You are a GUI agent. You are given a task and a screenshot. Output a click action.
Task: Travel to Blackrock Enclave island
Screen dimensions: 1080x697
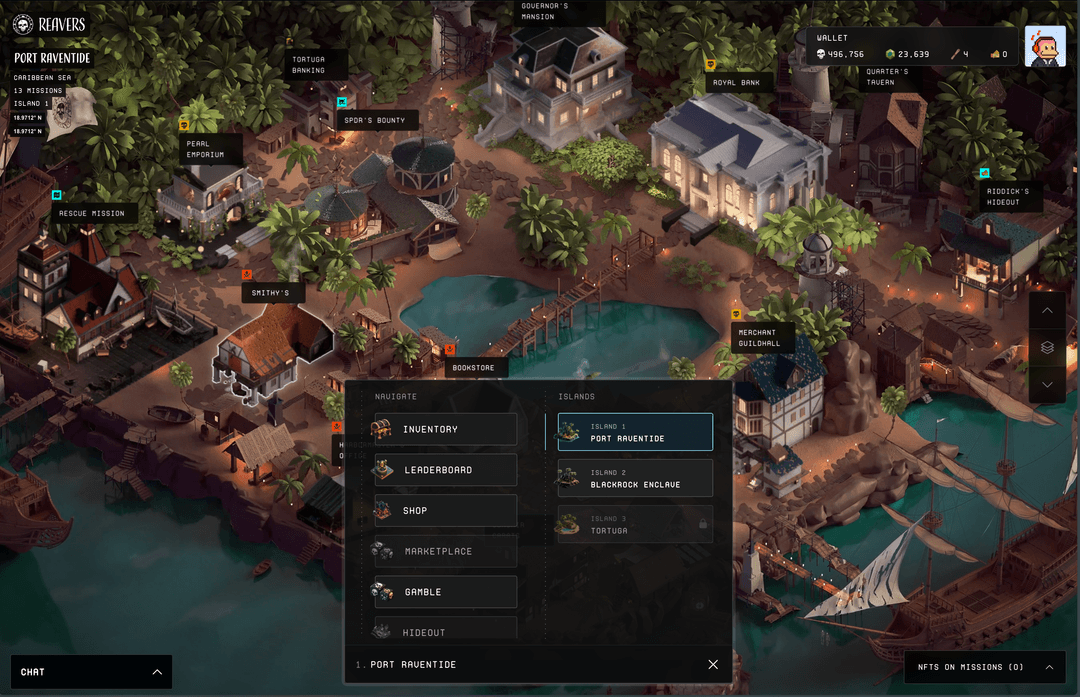[635, 479]
